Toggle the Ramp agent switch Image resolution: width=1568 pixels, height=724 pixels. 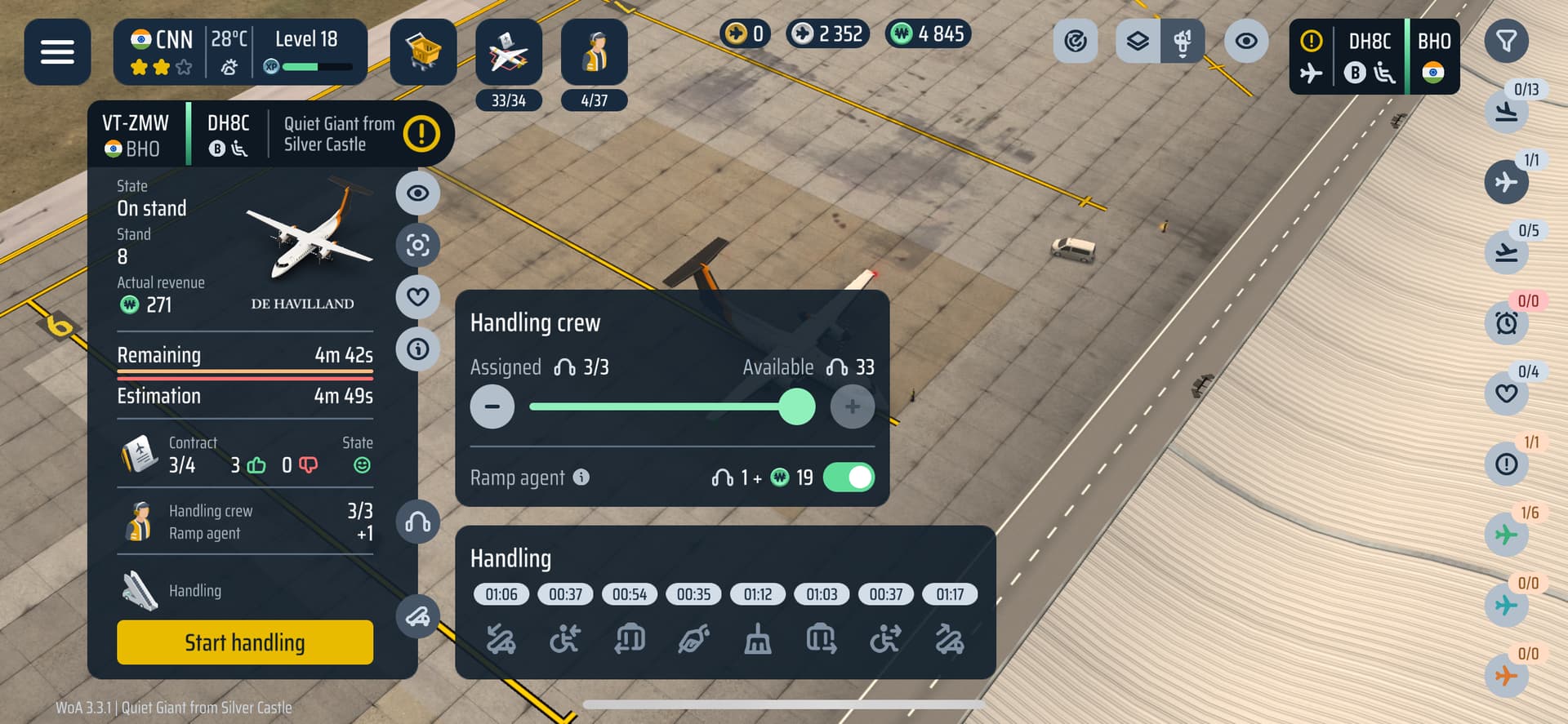point(849,477)
